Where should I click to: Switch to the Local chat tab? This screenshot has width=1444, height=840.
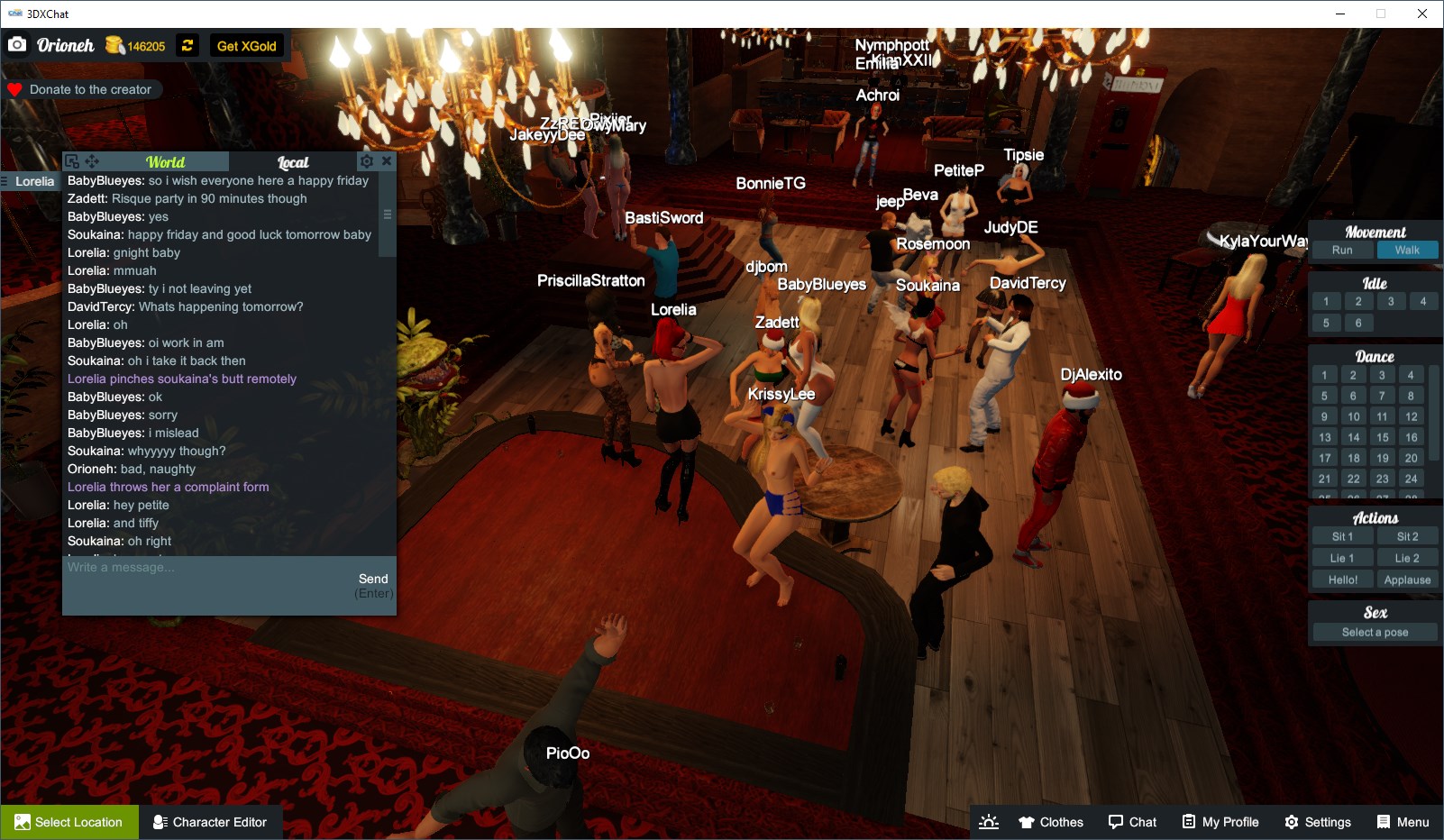[295, 162]
